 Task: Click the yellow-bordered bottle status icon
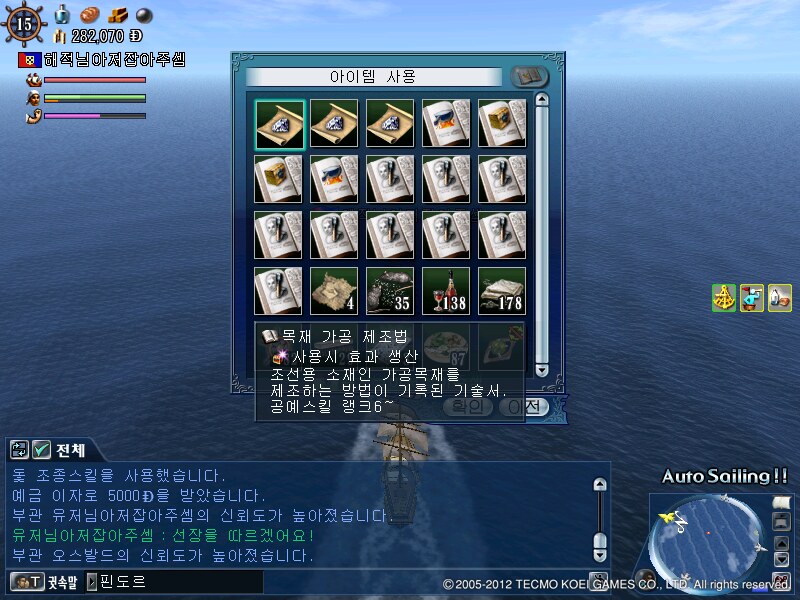(x=780, y=298)
